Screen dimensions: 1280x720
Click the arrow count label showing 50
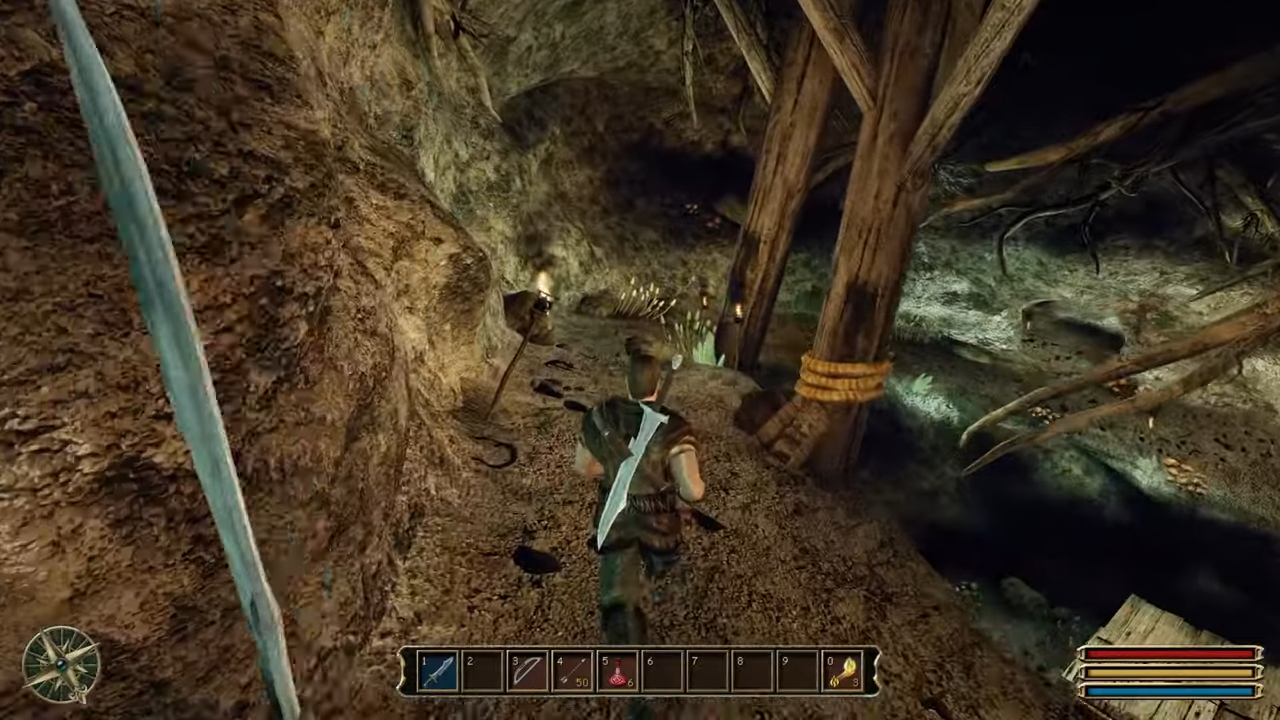point(583,681)
